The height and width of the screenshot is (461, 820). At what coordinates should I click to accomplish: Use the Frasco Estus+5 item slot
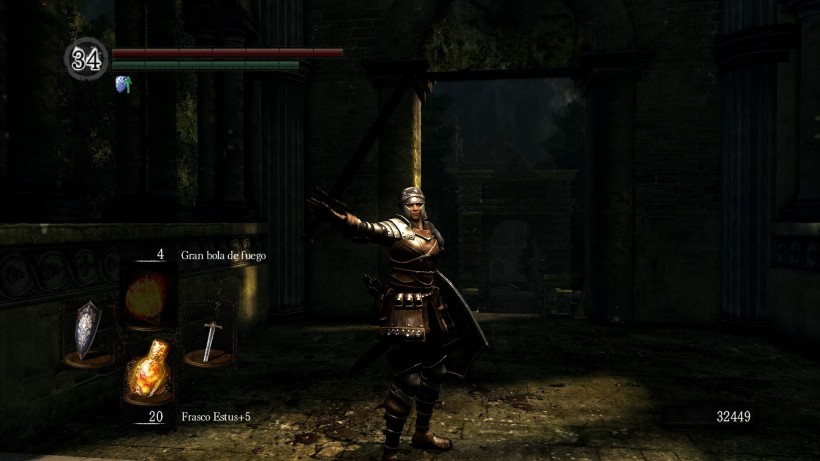pos(149,370)
